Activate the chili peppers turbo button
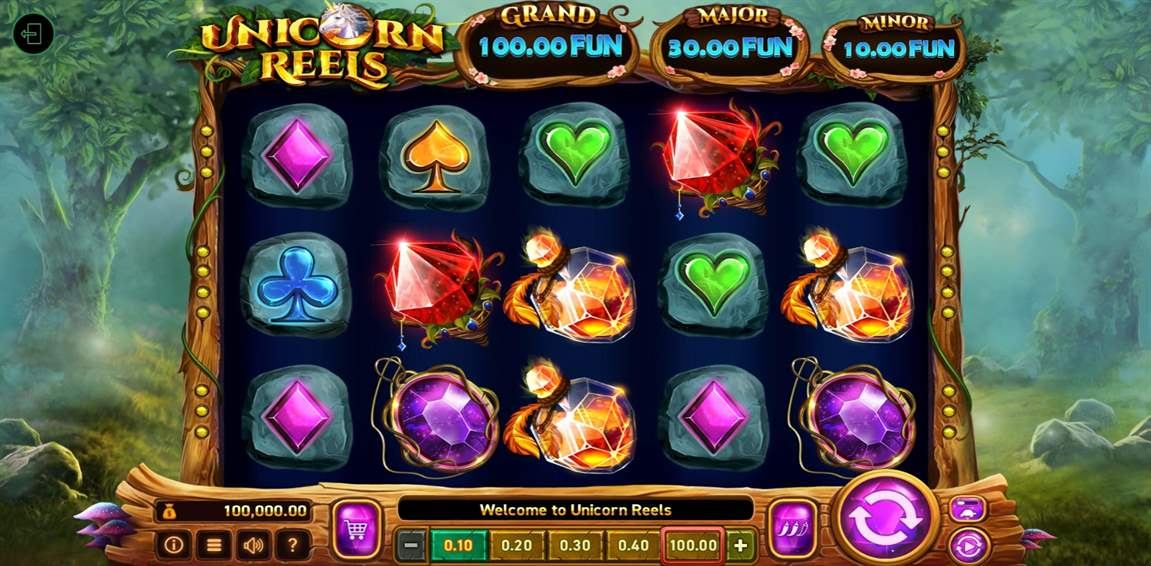 (x=794, y=527)
